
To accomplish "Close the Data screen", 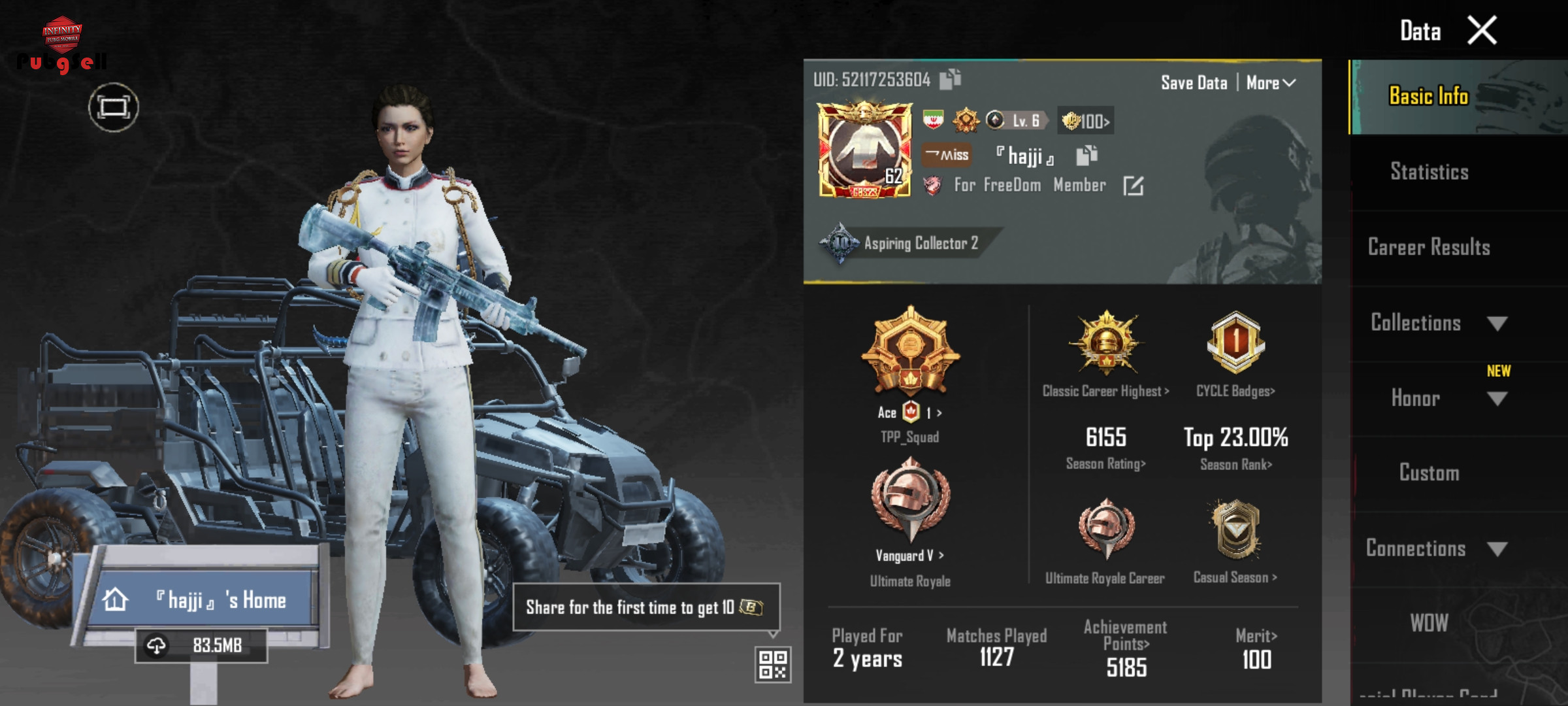I will (x=1482, y=31).
